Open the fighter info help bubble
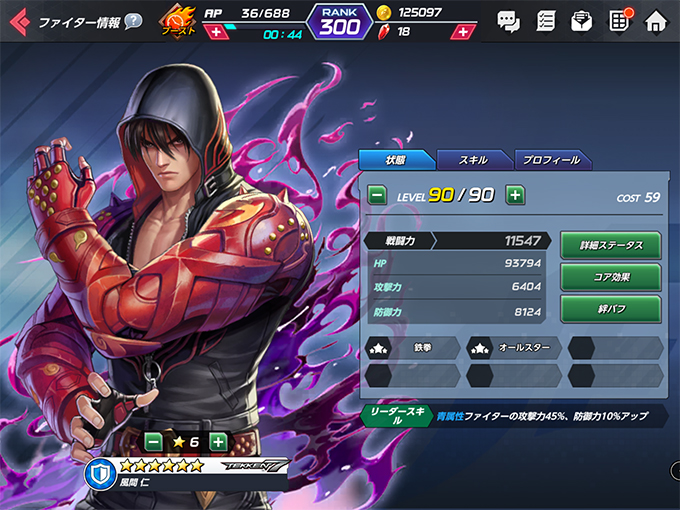680x510 pixels. (x=133, y=21)
